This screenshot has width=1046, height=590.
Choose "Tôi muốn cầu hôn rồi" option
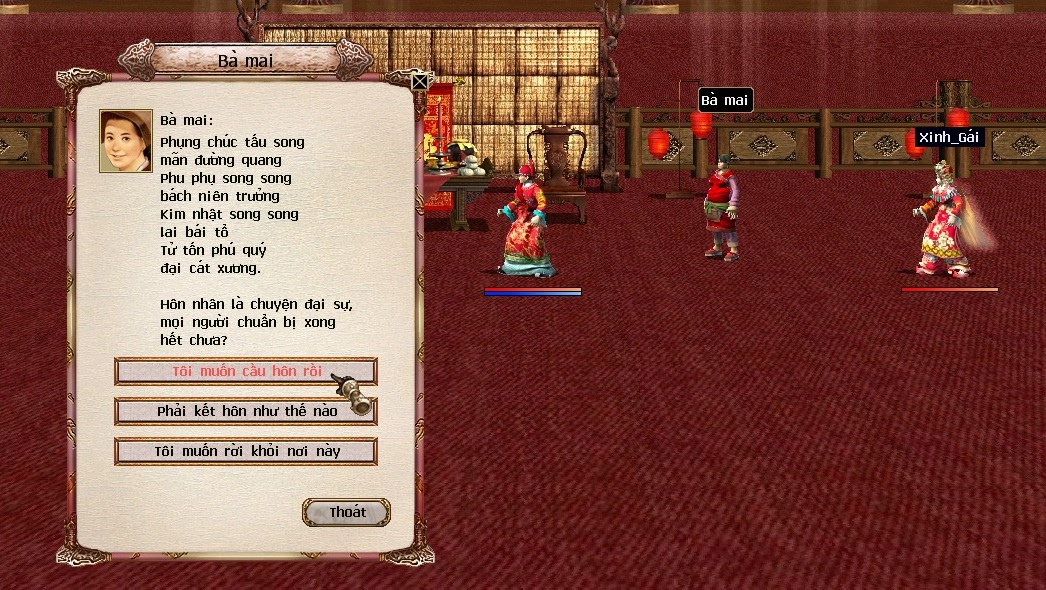pos(246,371)
